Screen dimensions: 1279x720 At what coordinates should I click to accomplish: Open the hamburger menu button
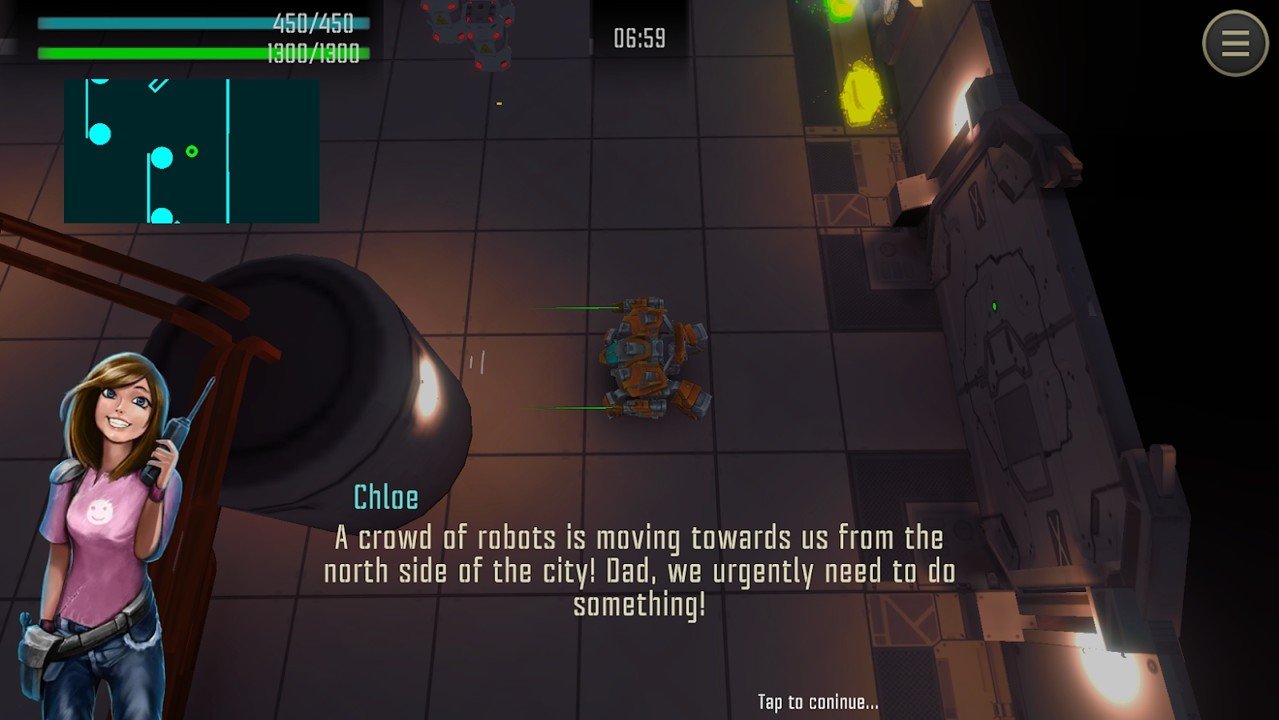click(1235, 43)
